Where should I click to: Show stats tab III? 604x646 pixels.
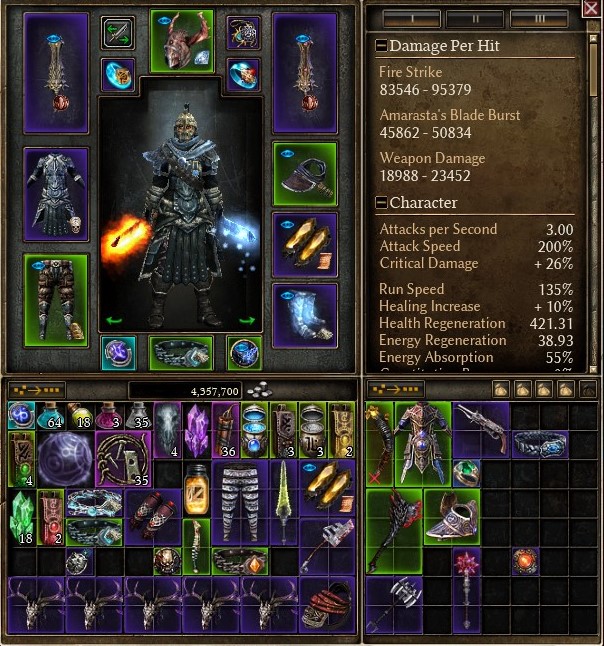pos(538,18)
